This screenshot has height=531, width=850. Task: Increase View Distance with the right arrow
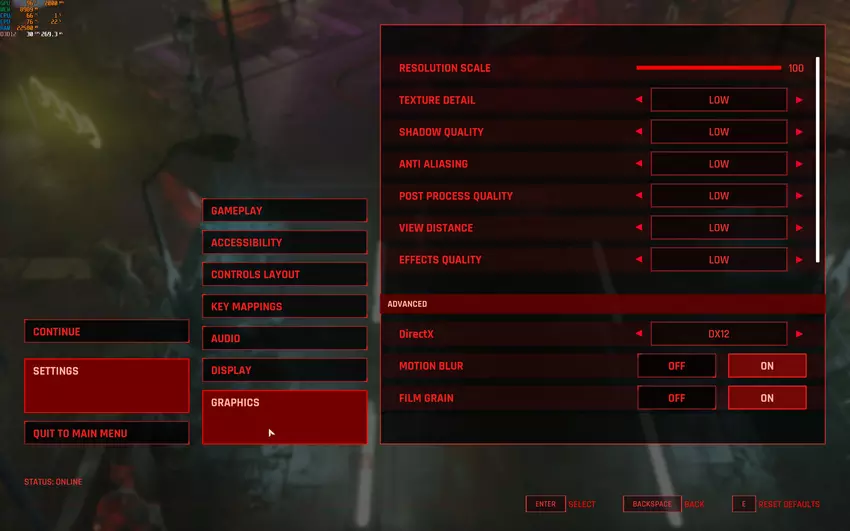[799, 228]
